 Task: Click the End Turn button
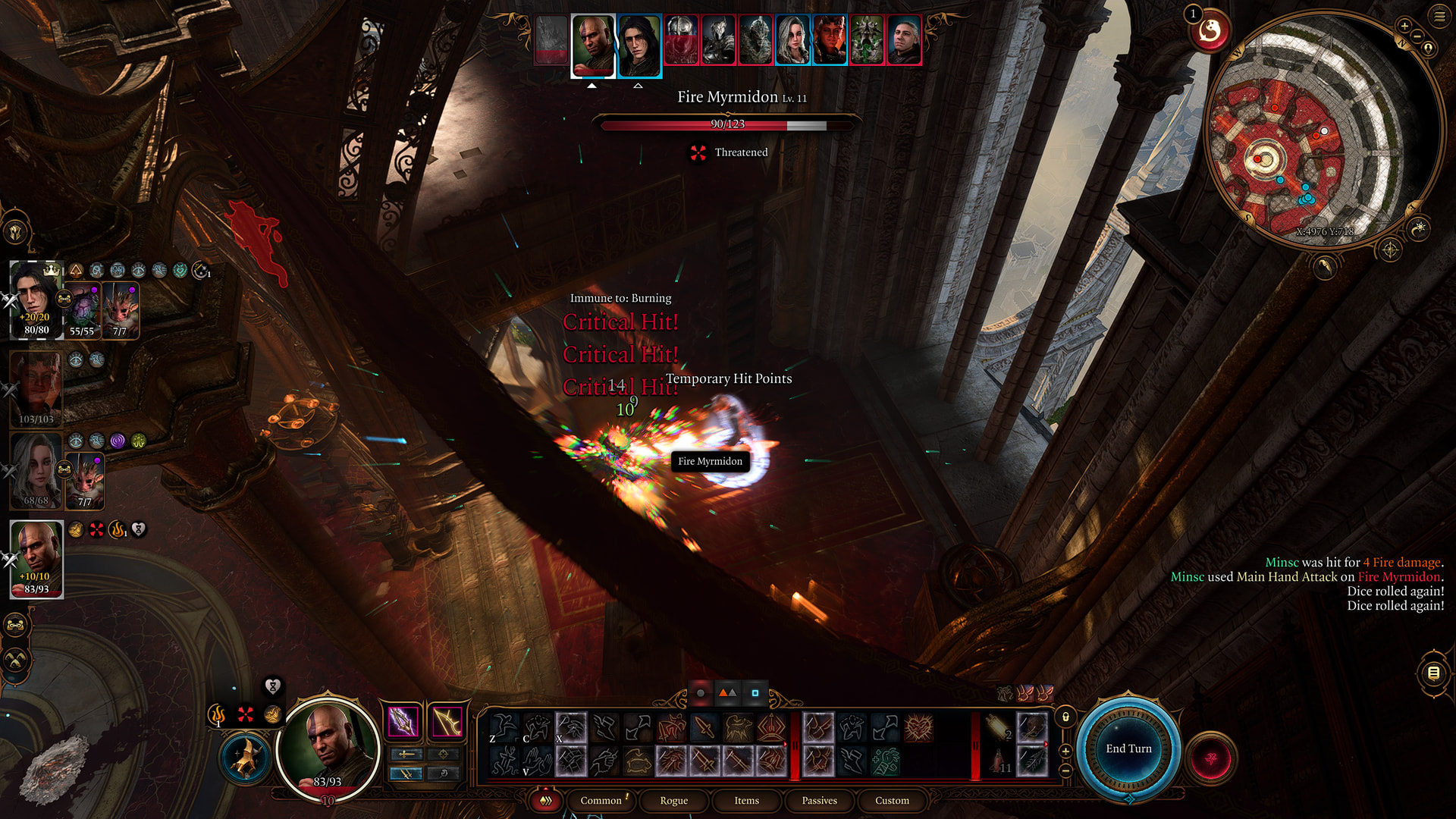[x=1128, y=748]
